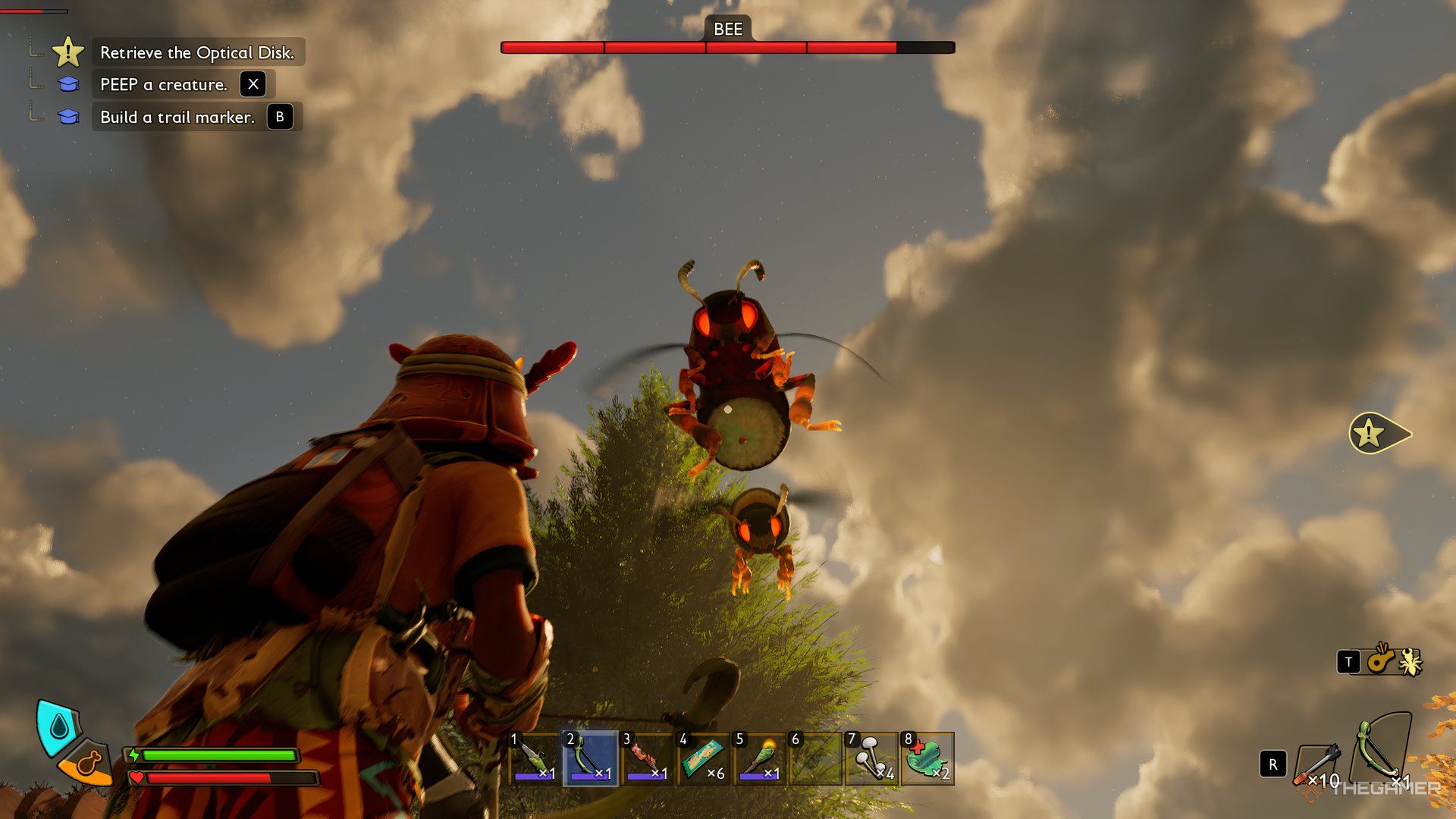Viewport: 1456px width, 819px height.
Task: Select the PEEP a creature objective
Action: click(x=164, y=84)
